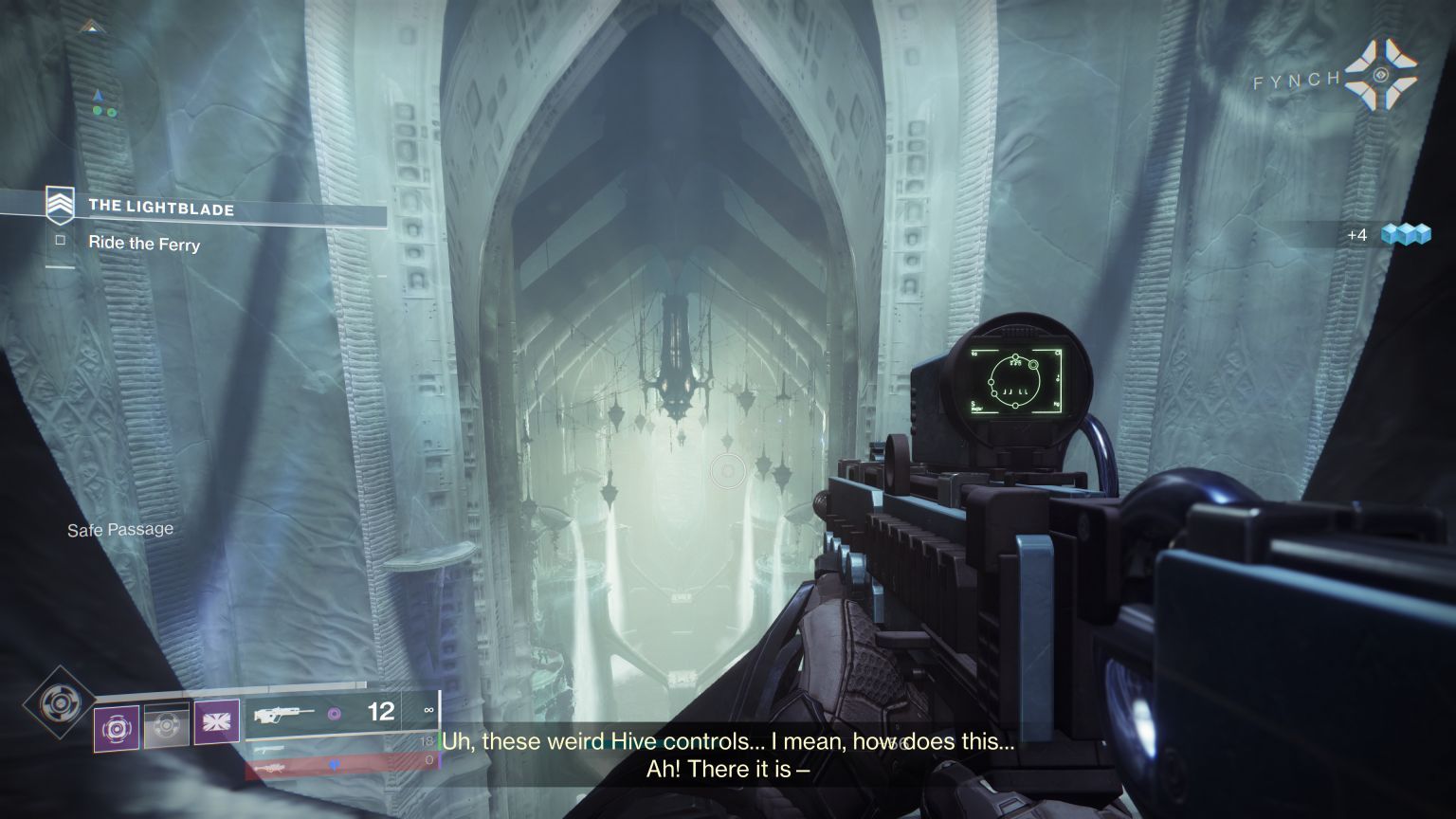Select the purple class ability banner icon
Image resolution: width=1456 pixels, height=819 pixels.
(216, 722)
